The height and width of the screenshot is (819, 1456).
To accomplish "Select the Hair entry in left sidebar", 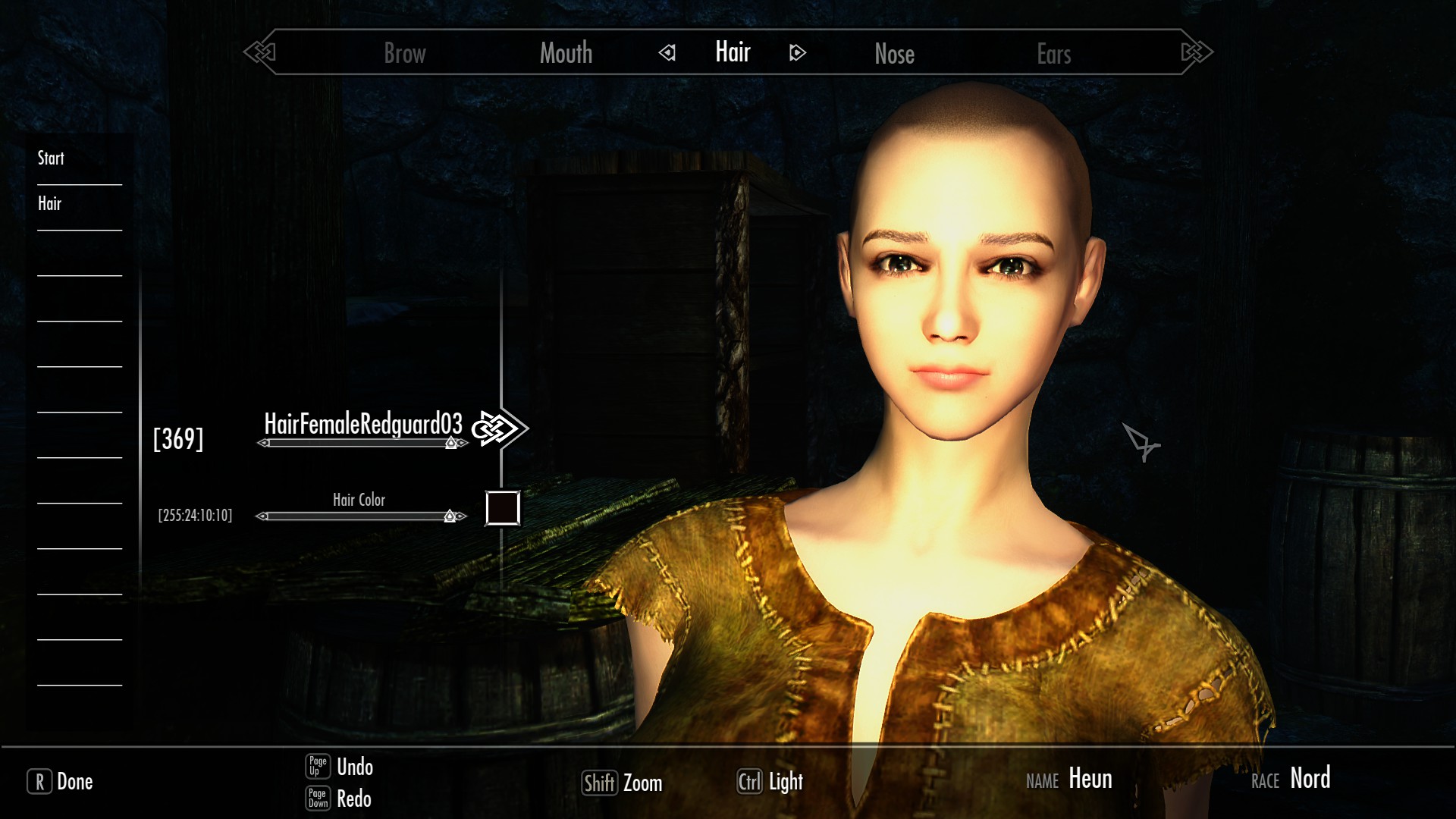I will coord(49,203).
